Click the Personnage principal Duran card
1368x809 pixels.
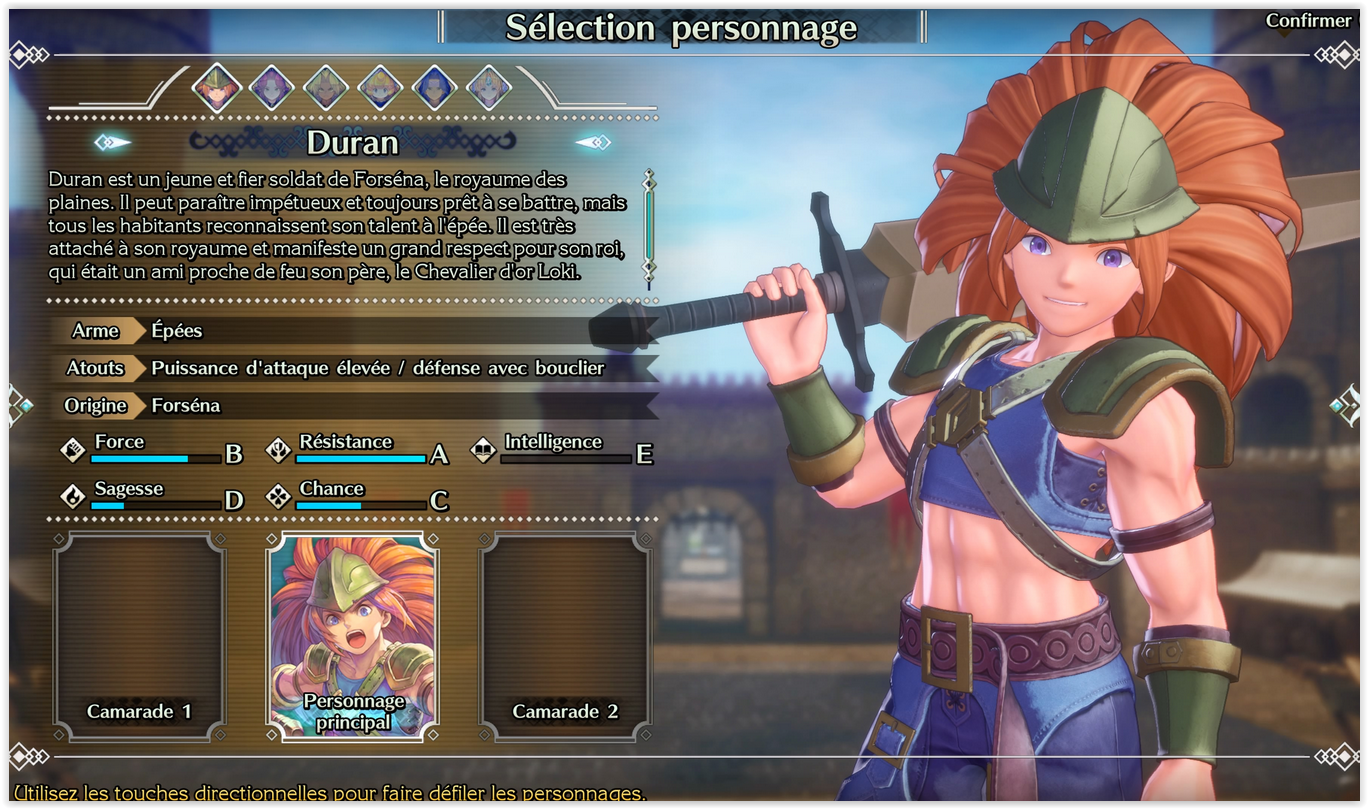[x=352, y=637]
